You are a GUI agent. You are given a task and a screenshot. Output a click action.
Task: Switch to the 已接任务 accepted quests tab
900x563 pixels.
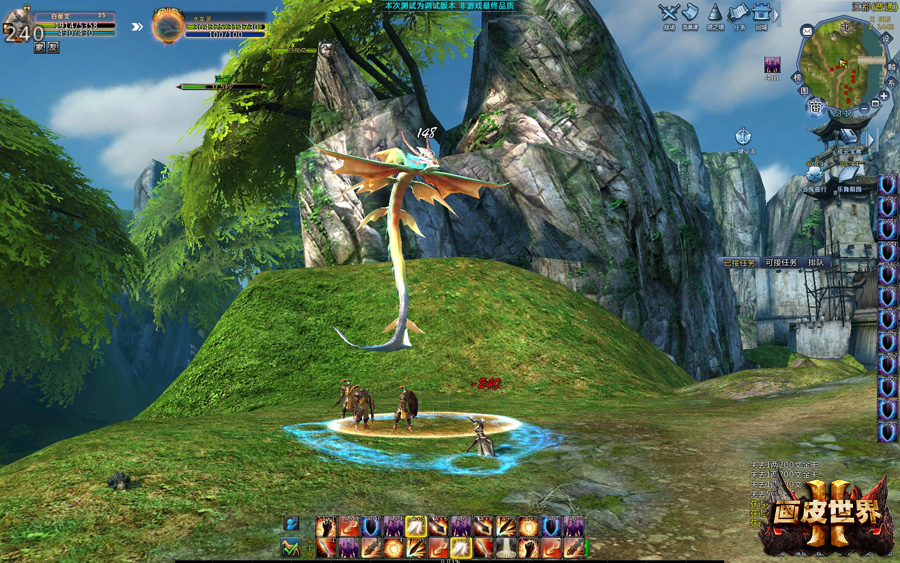[x=741, y=263]
